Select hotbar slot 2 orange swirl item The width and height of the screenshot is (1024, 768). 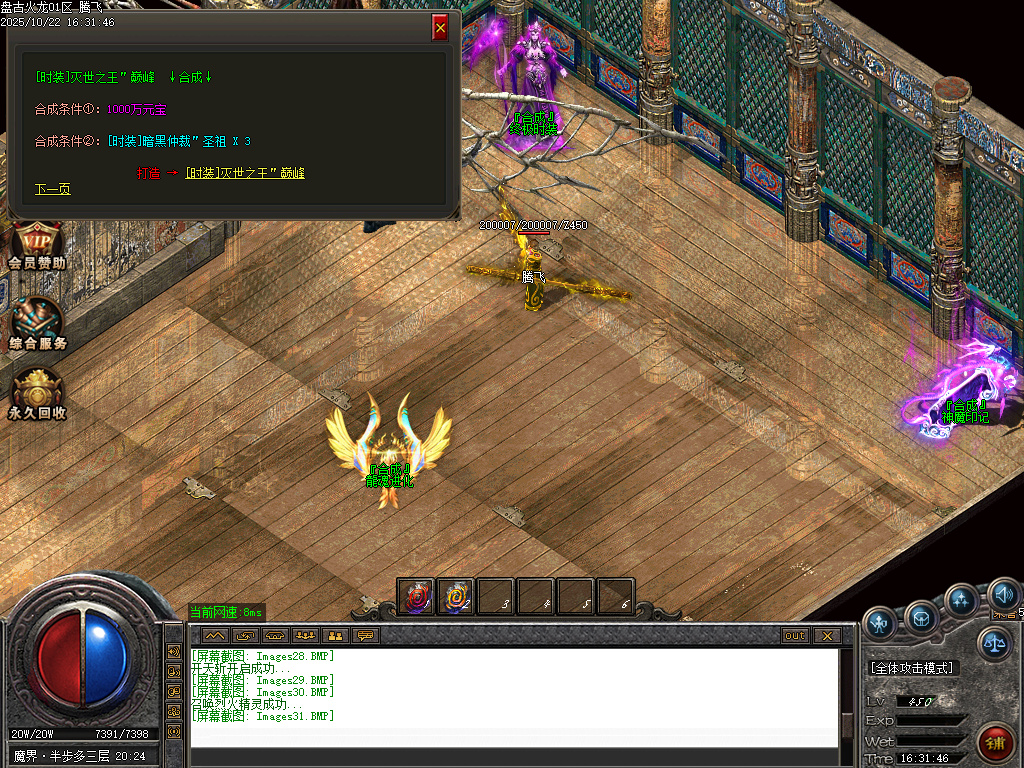(x=456, y=597)
